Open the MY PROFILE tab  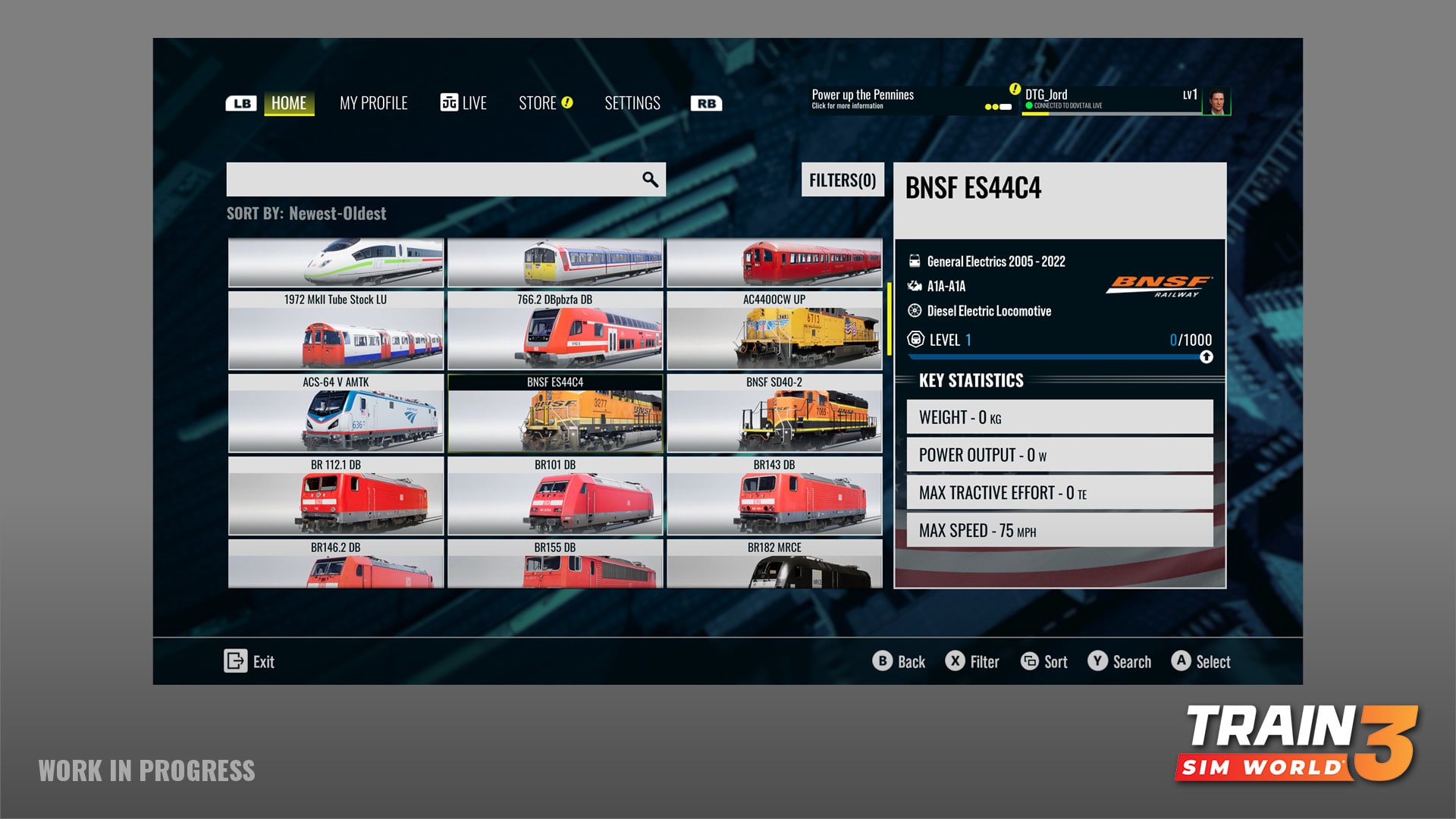tap(373, 103)
